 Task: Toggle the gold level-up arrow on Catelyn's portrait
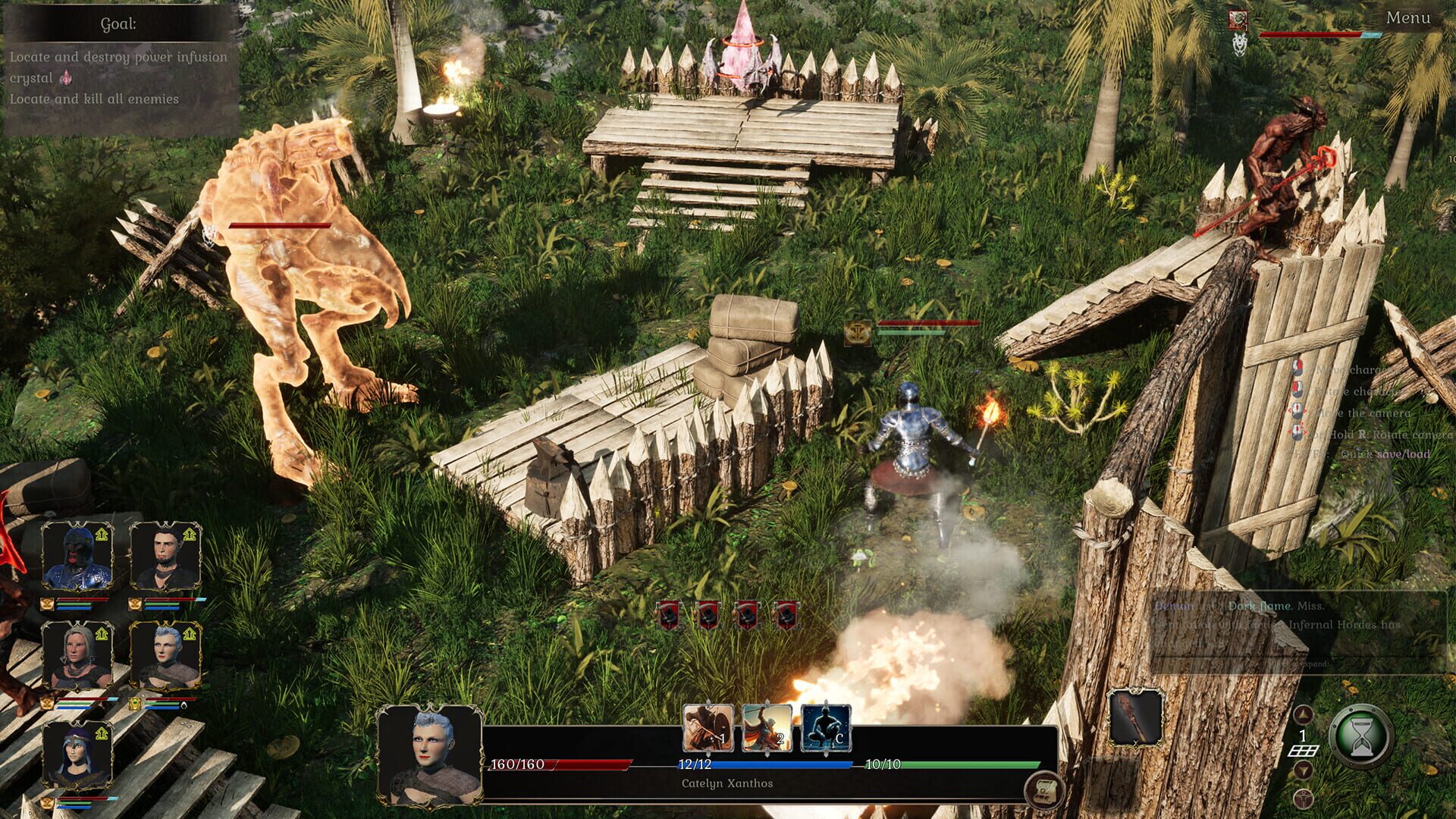[x=190, y=634]
